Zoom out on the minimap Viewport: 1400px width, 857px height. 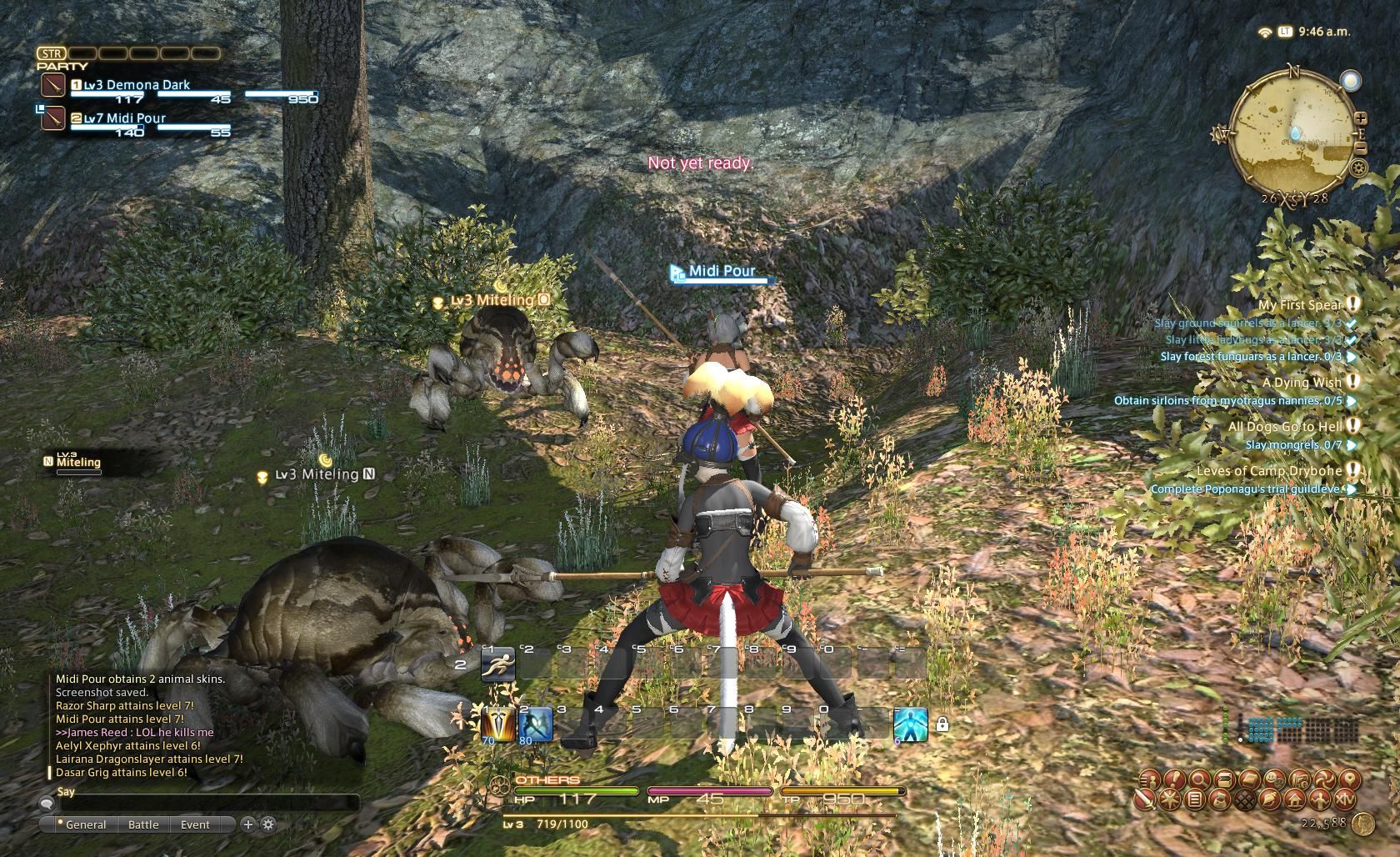pyautogui.click(x=1360, y=148)
